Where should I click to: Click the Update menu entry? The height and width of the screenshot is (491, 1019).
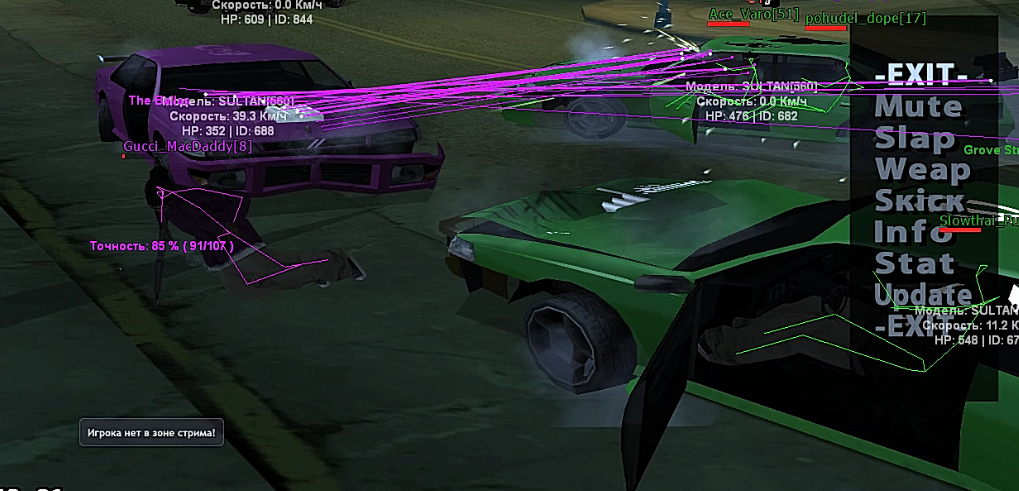(x=923, y=295)
